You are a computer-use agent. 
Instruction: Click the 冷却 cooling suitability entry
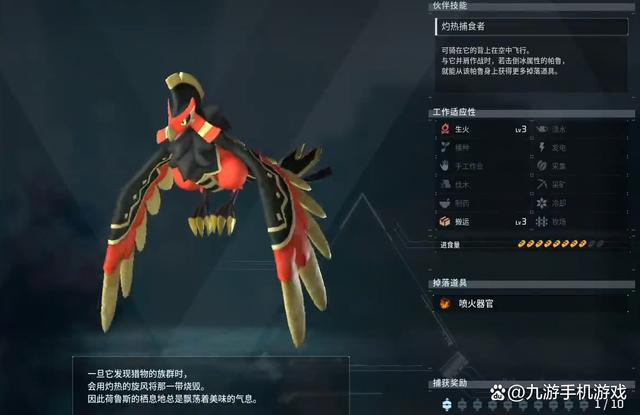[580, 202]
